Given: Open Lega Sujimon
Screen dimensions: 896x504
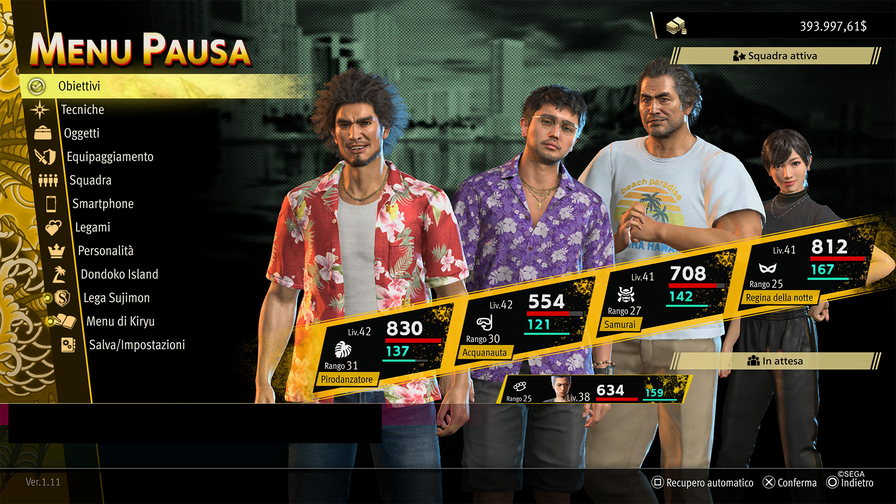Looking at the screenshot, I should click(119, 298).
